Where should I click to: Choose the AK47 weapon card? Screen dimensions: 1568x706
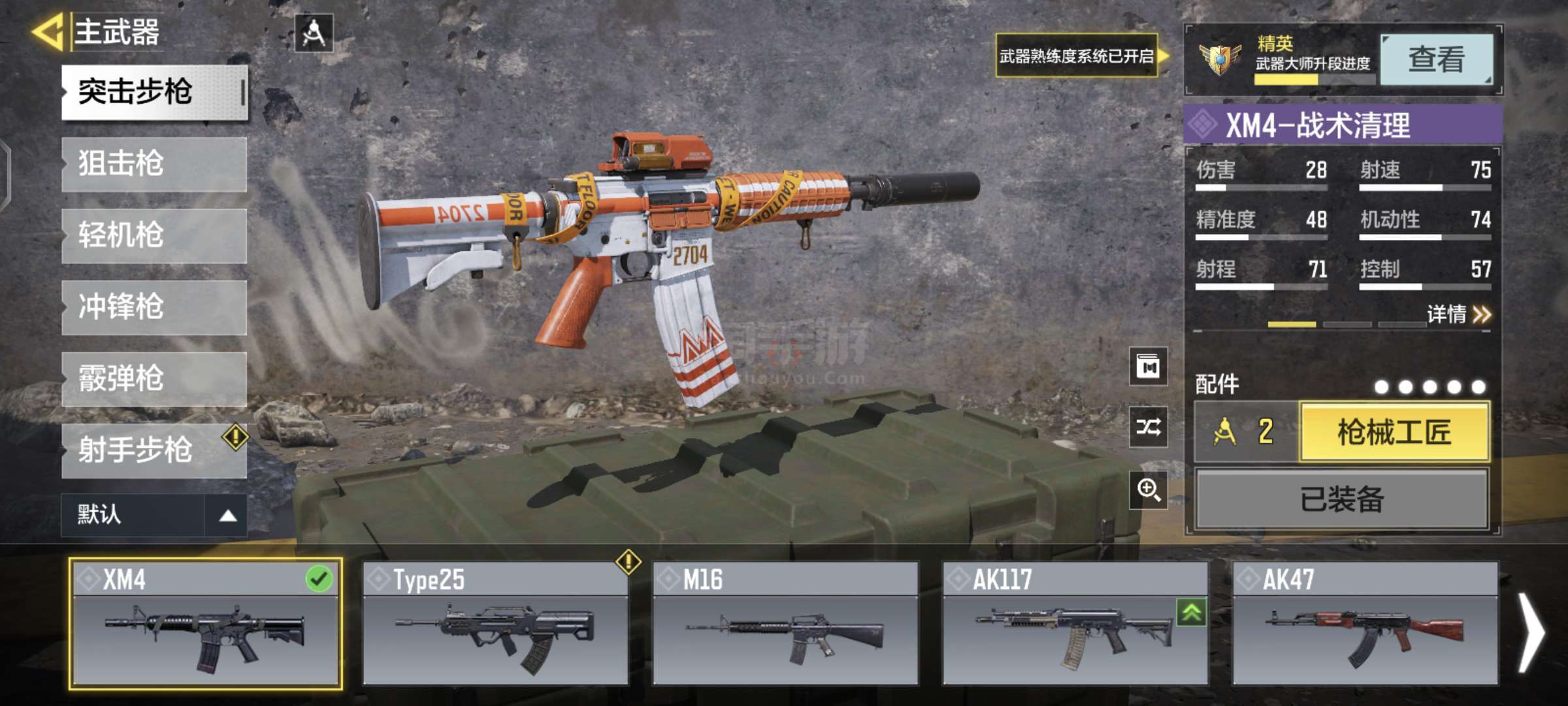point(1365,624)
